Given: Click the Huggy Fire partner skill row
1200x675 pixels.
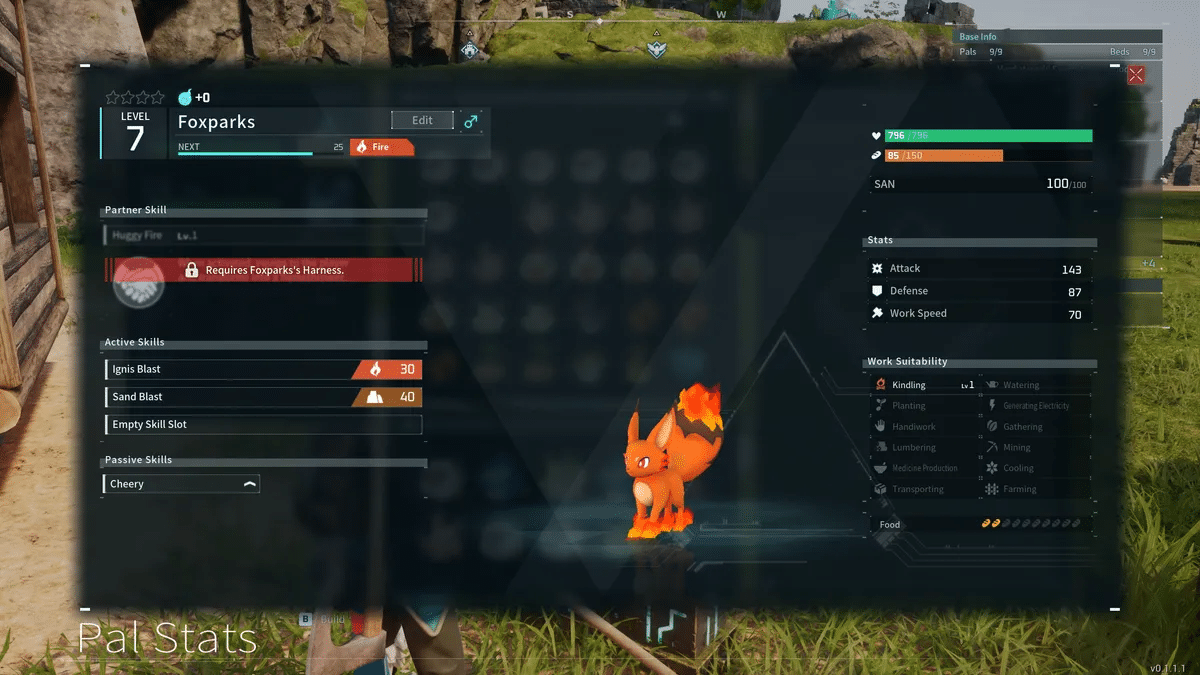Looking at the screenshot, I should point(263,235).
